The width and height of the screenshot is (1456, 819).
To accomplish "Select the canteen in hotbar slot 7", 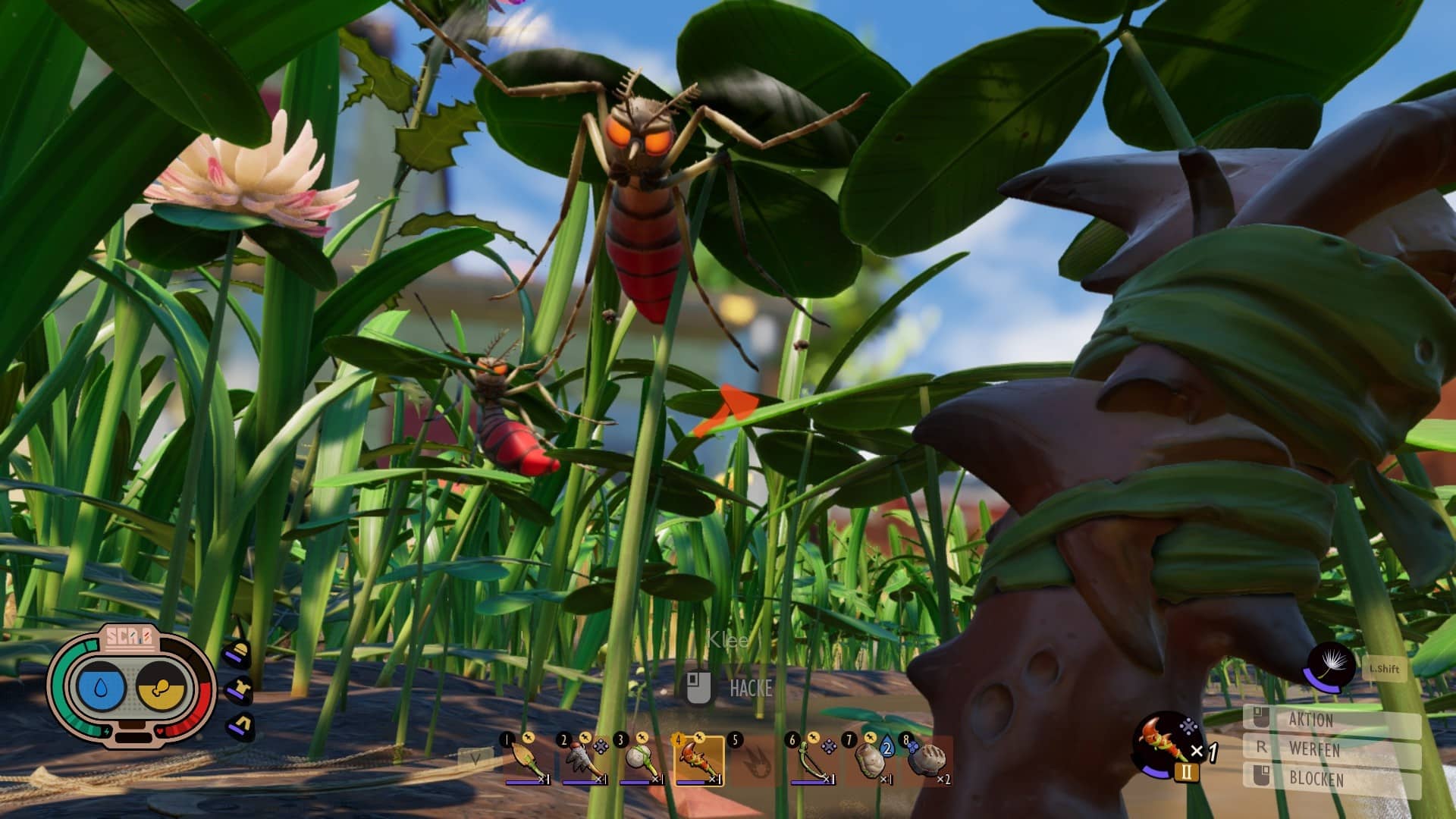I will [x=870, y=761].
